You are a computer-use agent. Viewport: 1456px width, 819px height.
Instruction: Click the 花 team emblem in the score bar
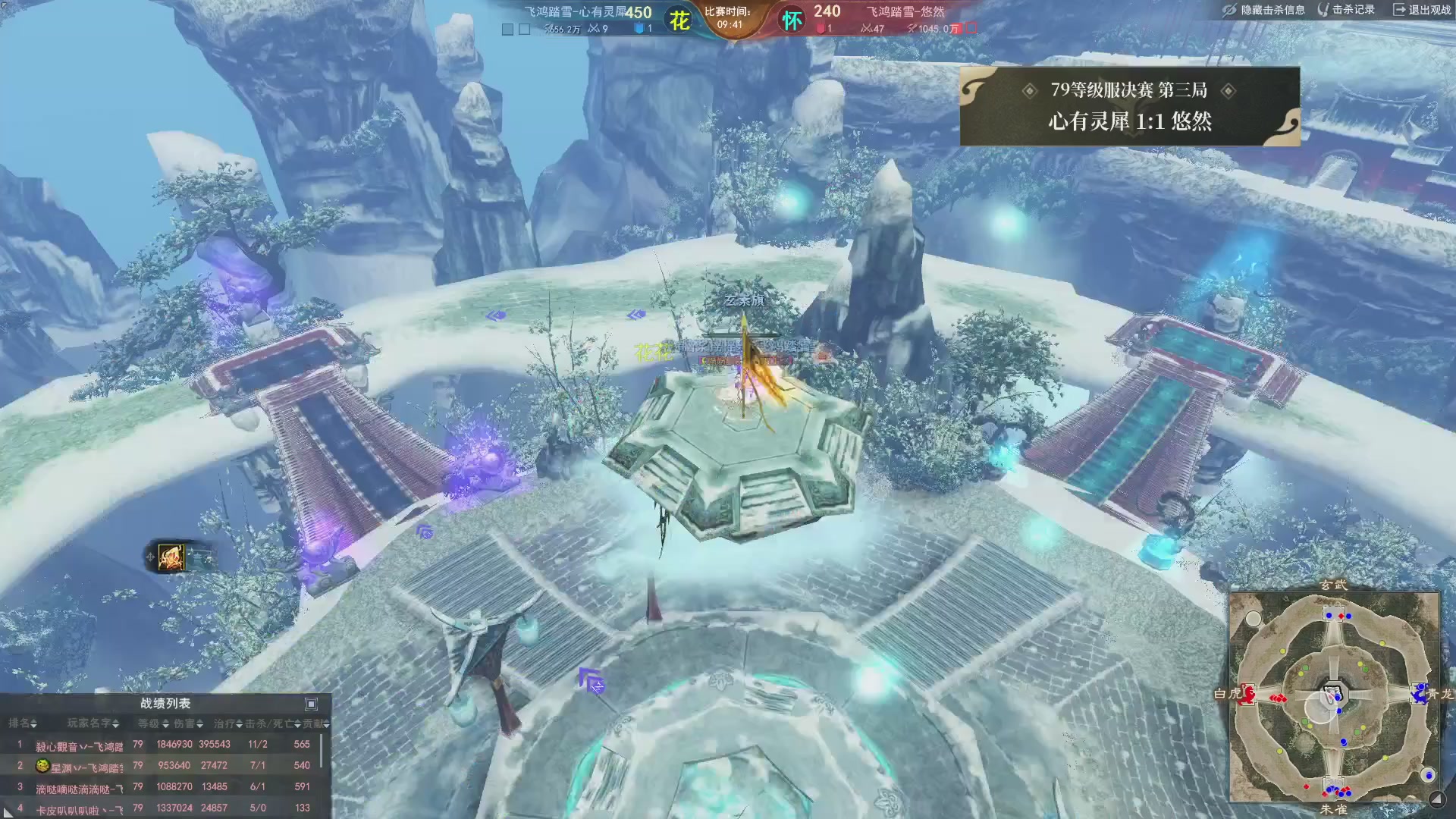click(680, 20)
